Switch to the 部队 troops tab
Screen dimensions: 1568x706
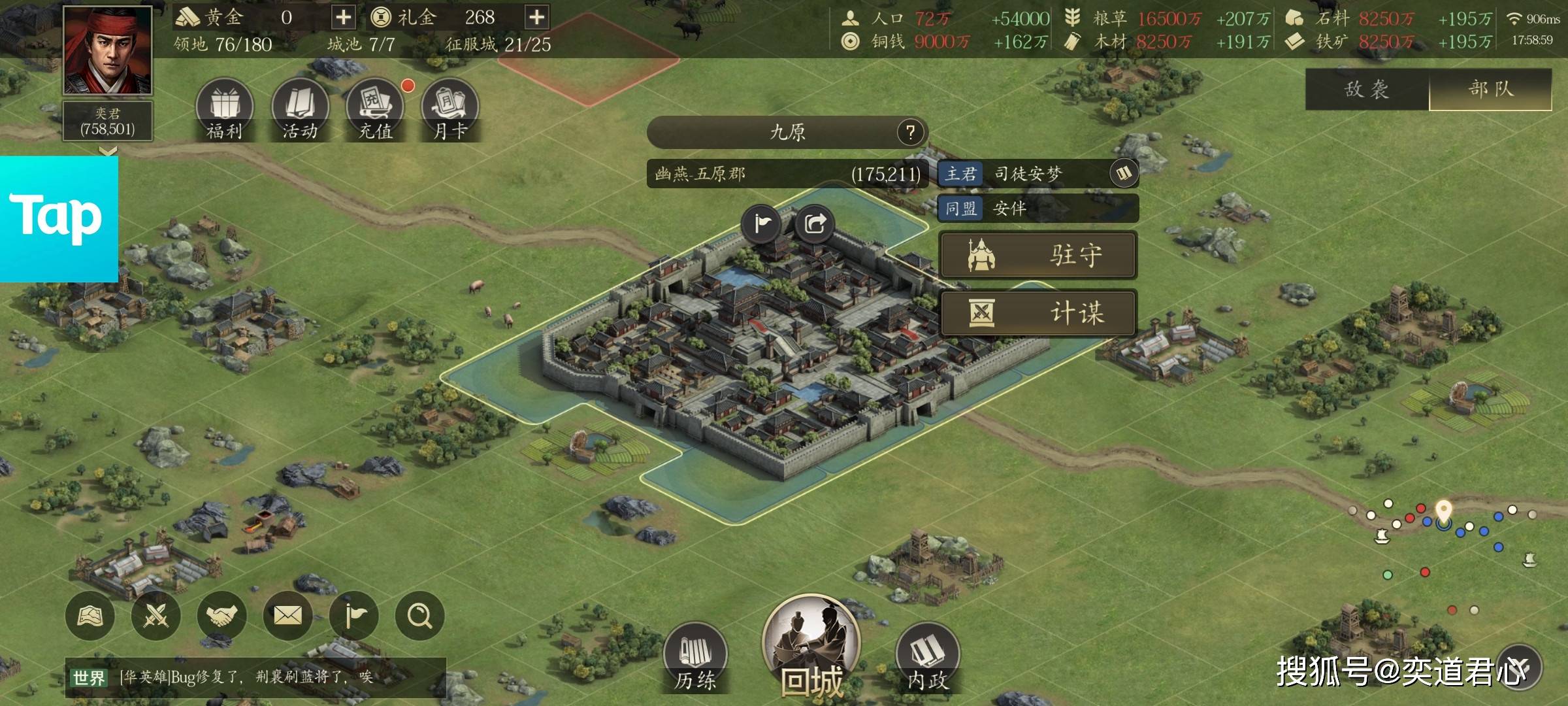(x=1490, y=89)
